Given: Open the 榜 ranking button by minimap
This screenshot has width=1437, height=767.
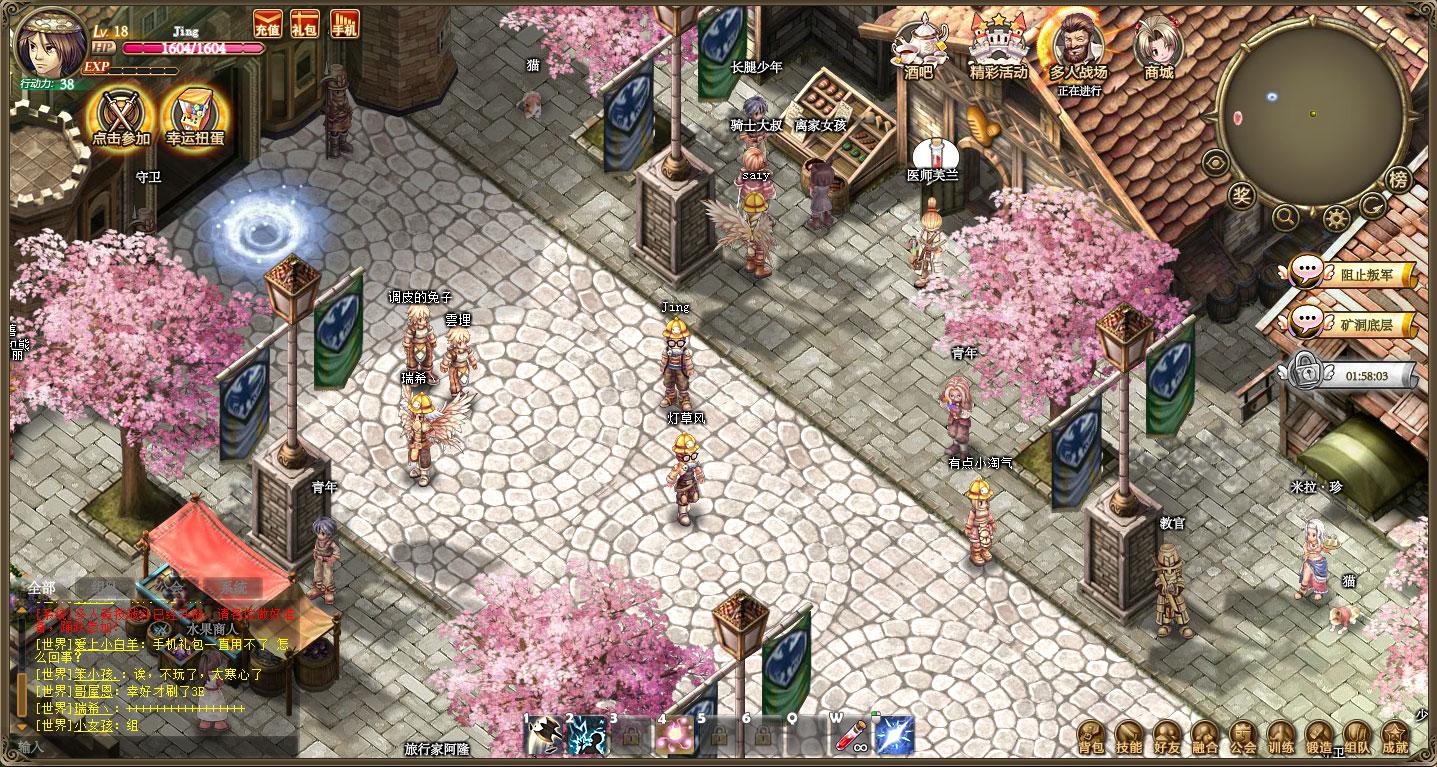Looking at the screenshot, I should click(1399, 180).
